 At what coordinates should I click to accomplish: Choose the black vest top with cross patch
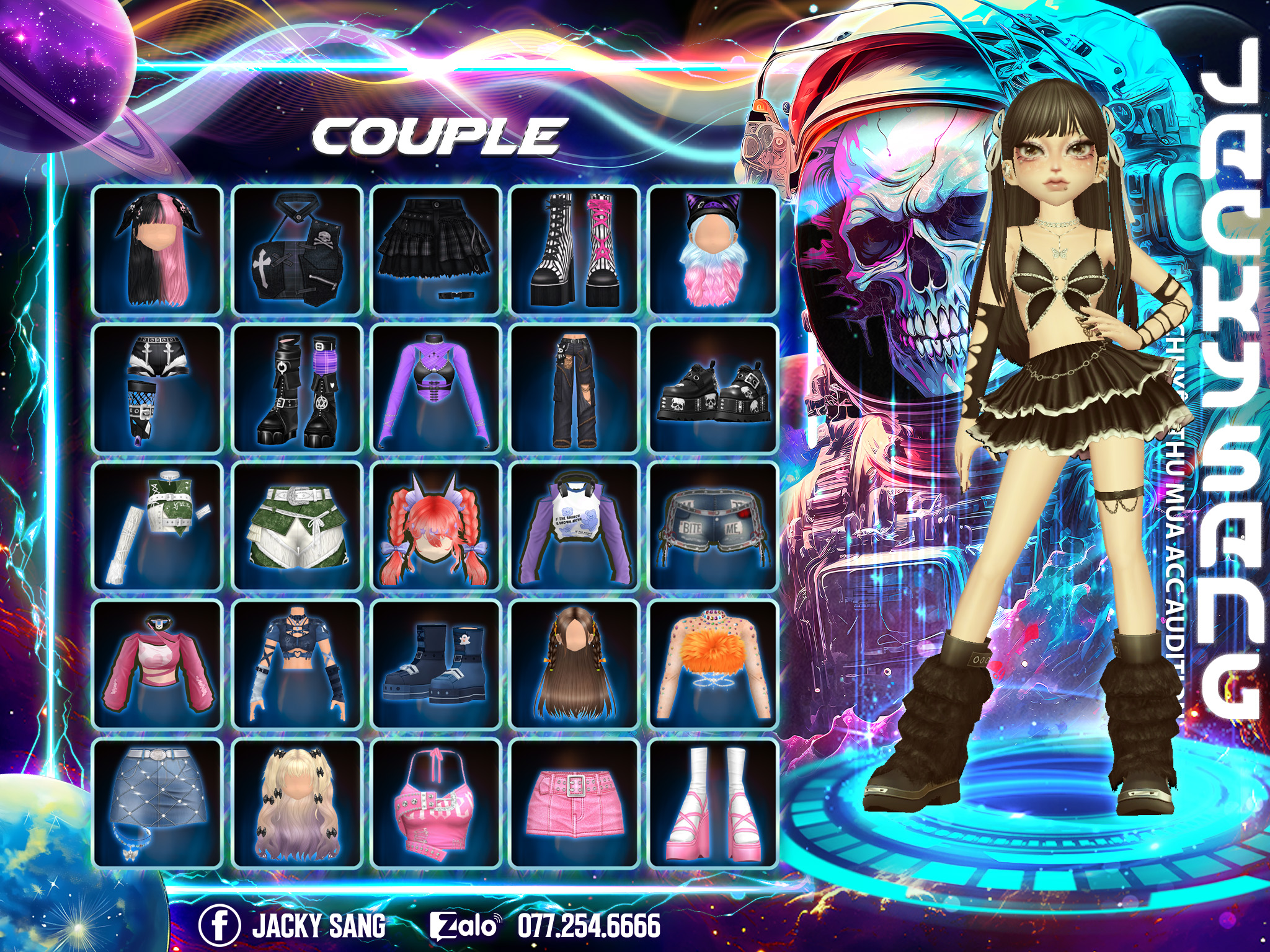click(x=296, y=250)
